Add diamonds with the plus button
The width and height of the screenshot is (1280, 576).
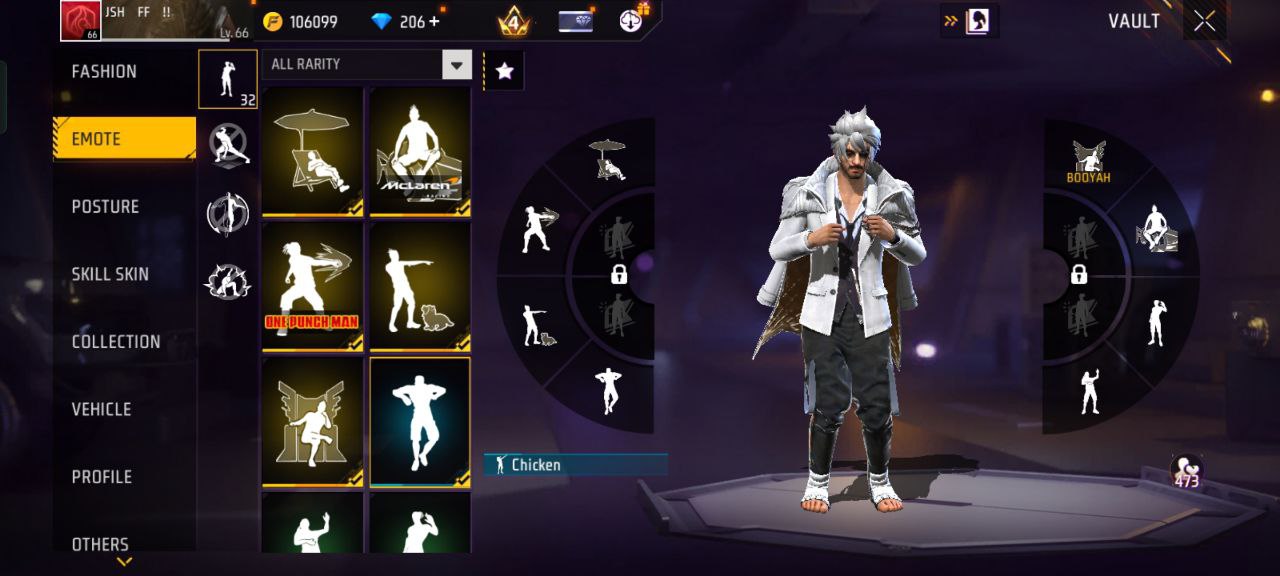433,21
